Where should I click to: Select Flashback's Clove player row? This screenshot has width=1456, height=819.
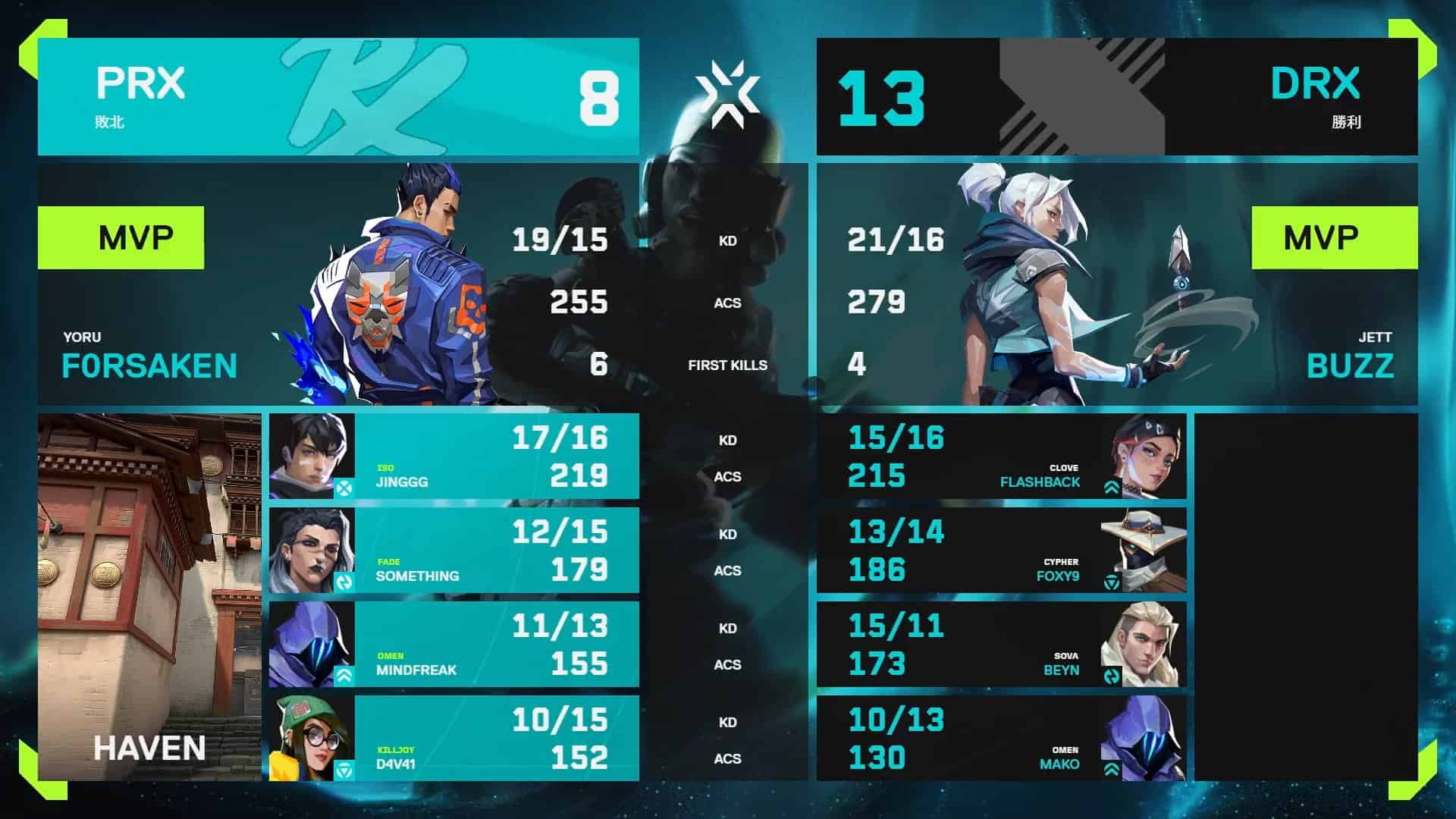click(1001, 457)
